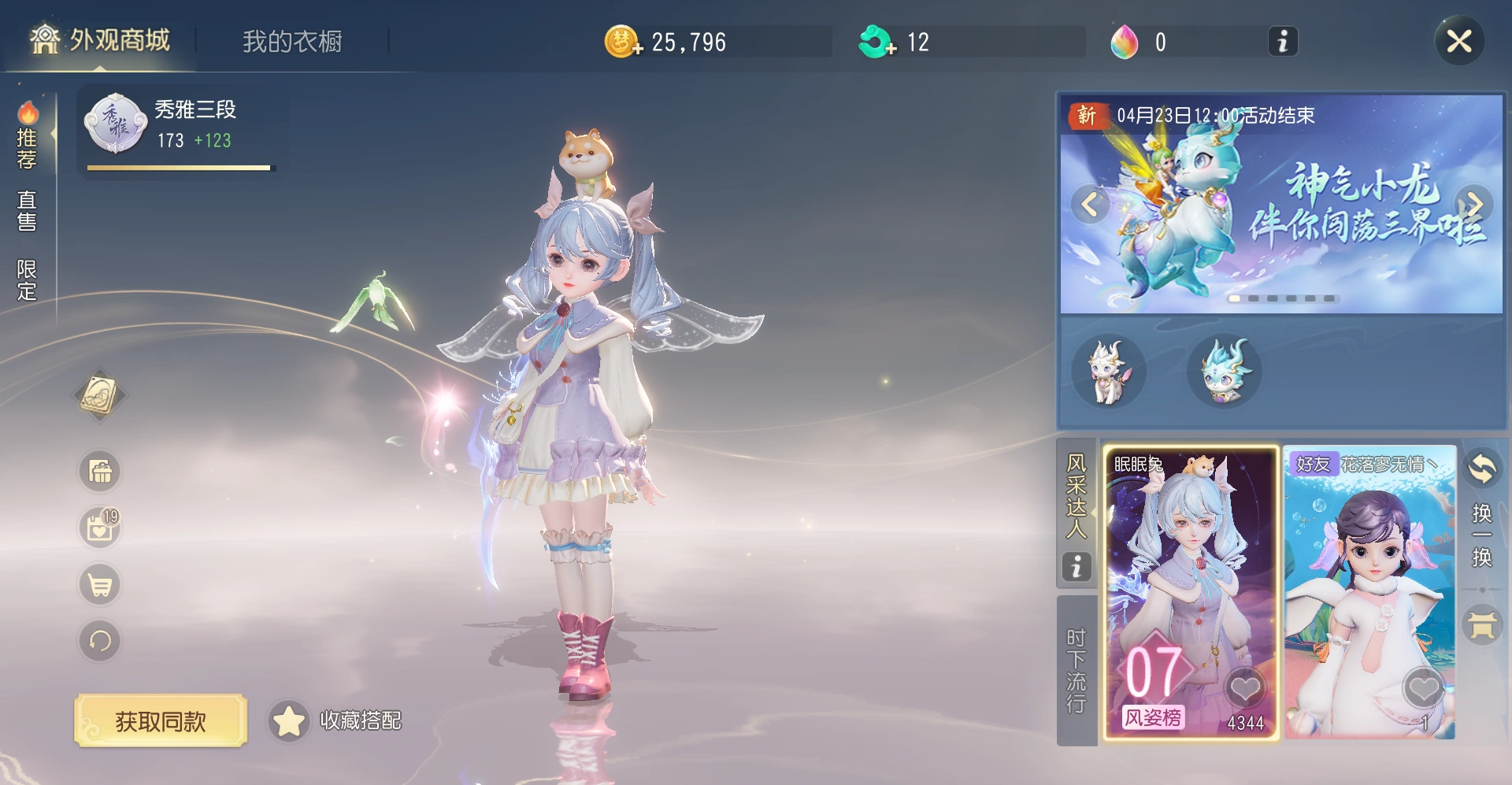Click the 换一换 refresh arrows icon
This screenshot has width=1512, height=785.
[1484, 467]
